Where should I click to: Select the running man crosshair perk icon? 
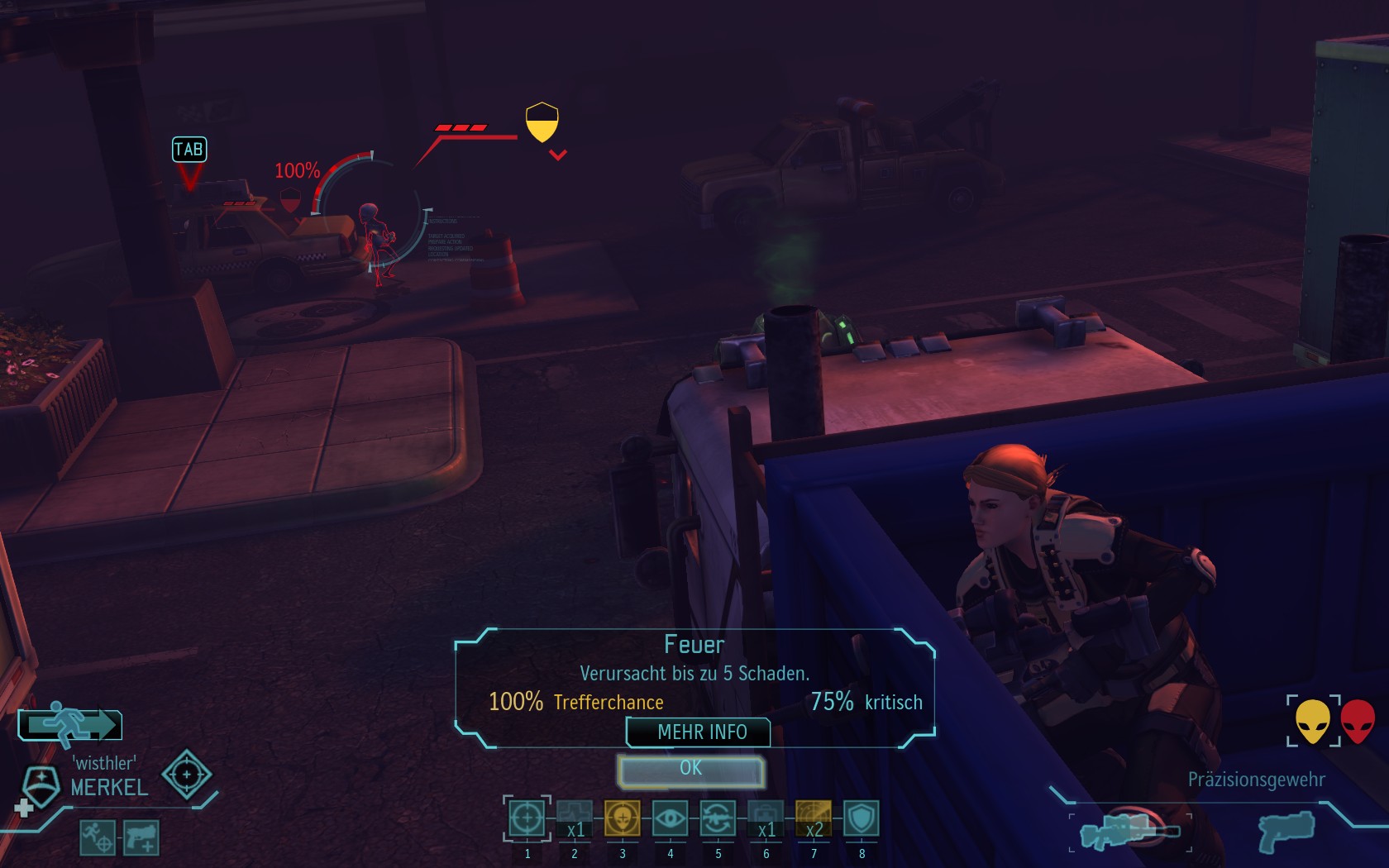click(x=98, y=837)
